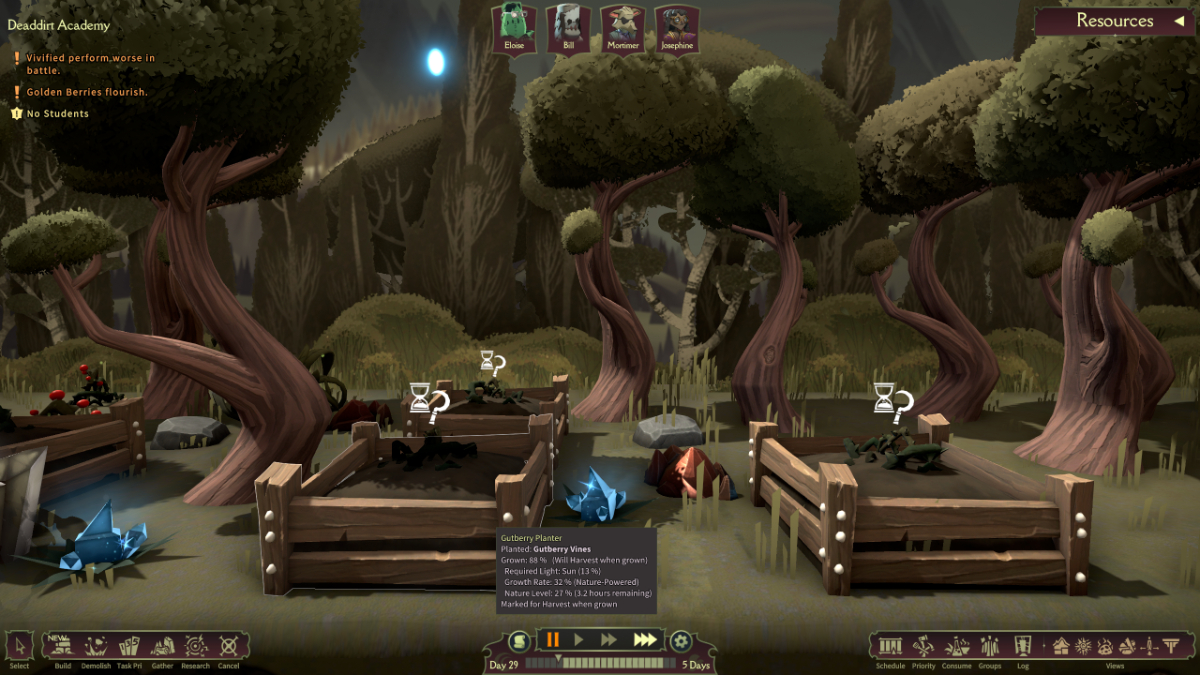The width and height of the screenshot is (1200, 675).
Task: Set game speed to normal play
Action: (579, 640)
